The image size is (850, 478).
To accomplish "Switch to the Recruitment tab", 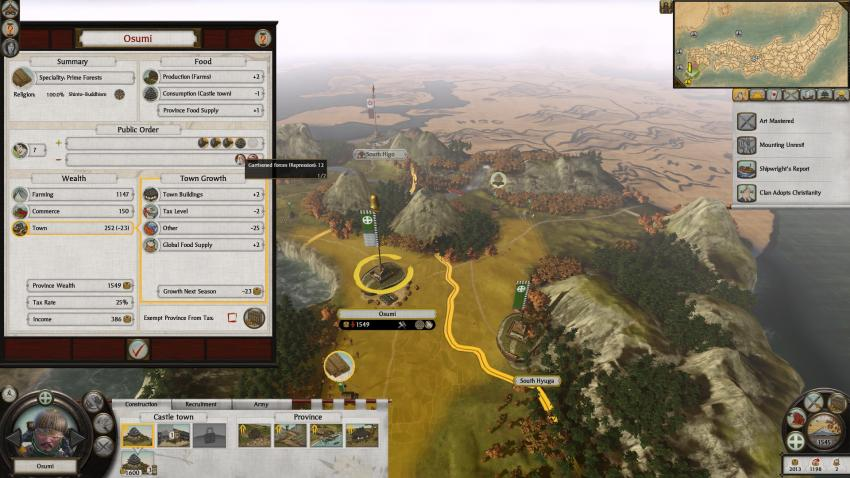I will pos(202,405).
